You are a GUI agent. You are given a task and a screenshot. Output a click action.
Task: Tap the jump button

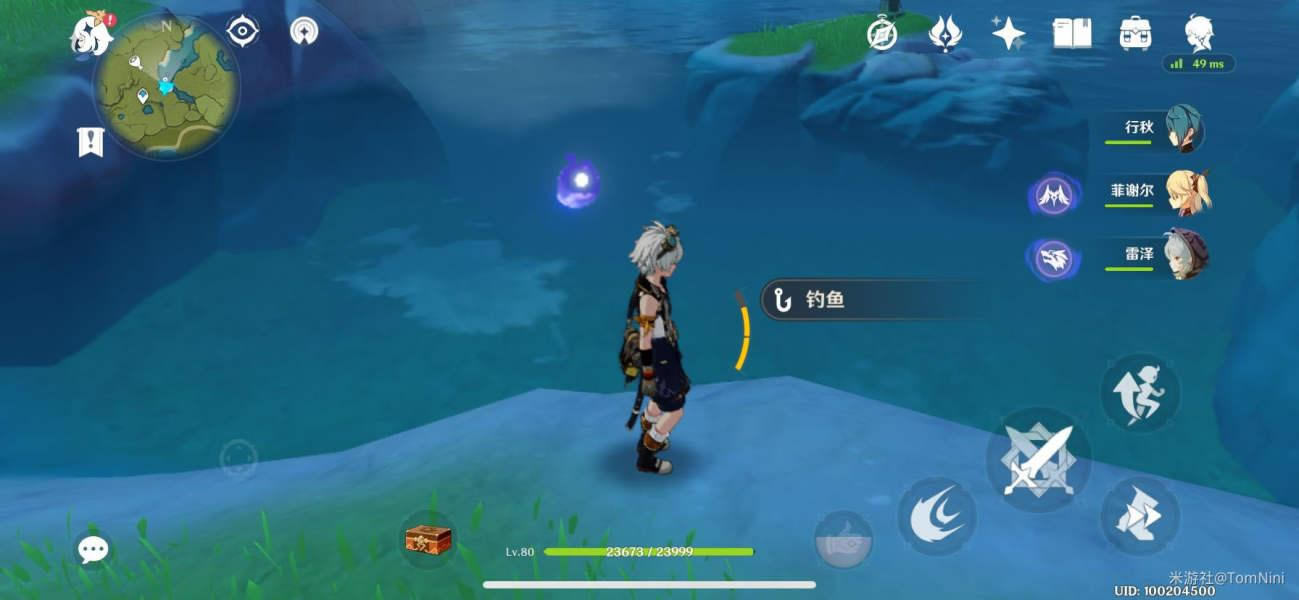[1140, 392]
